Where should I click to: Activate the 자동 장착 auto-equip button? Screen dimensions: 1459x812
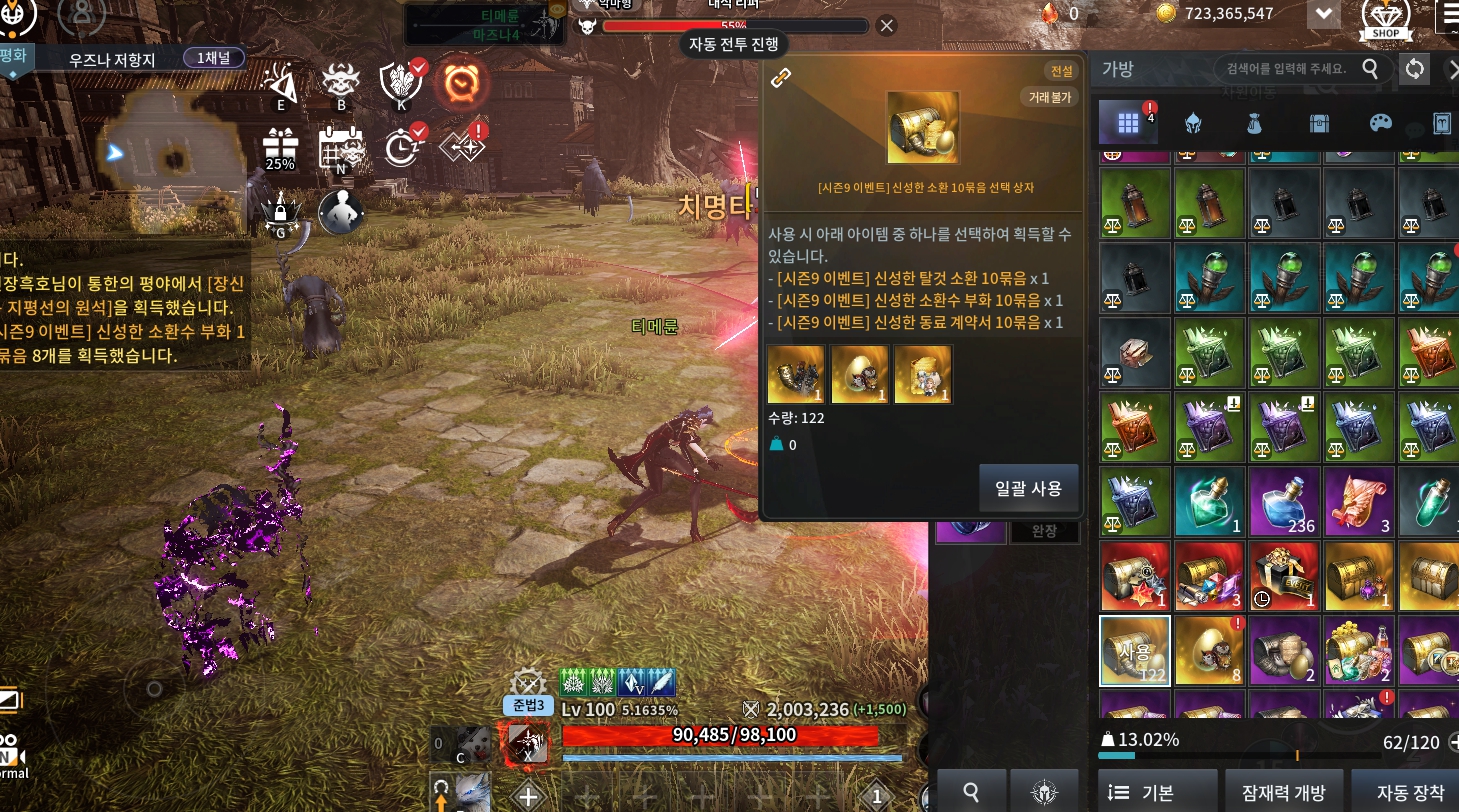point(1410,792)
